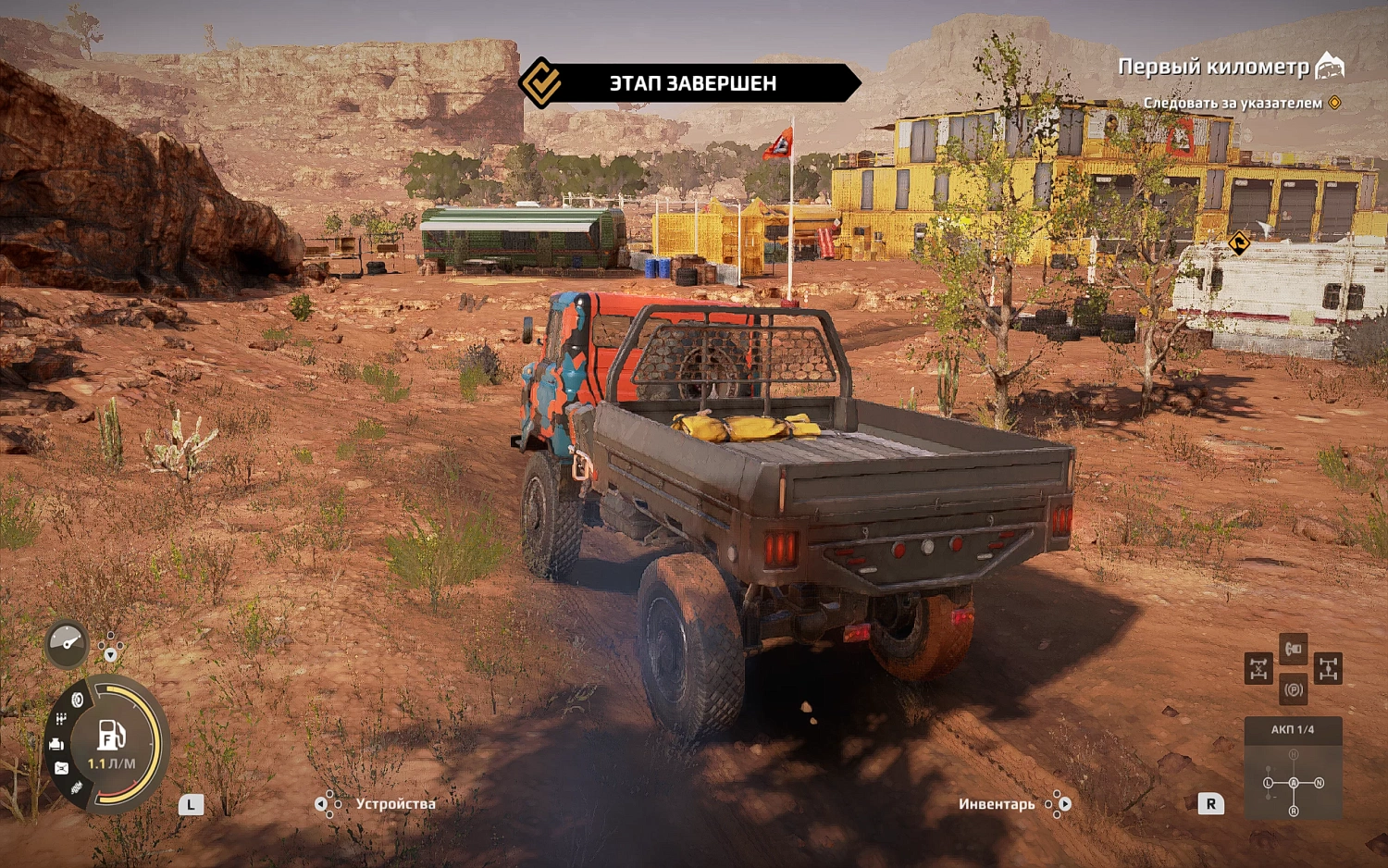Image resolution: width=1388 pixels, height=868 pixels.
Task: Shift the gearbox to low gear L
Action: click(1269, 783)
